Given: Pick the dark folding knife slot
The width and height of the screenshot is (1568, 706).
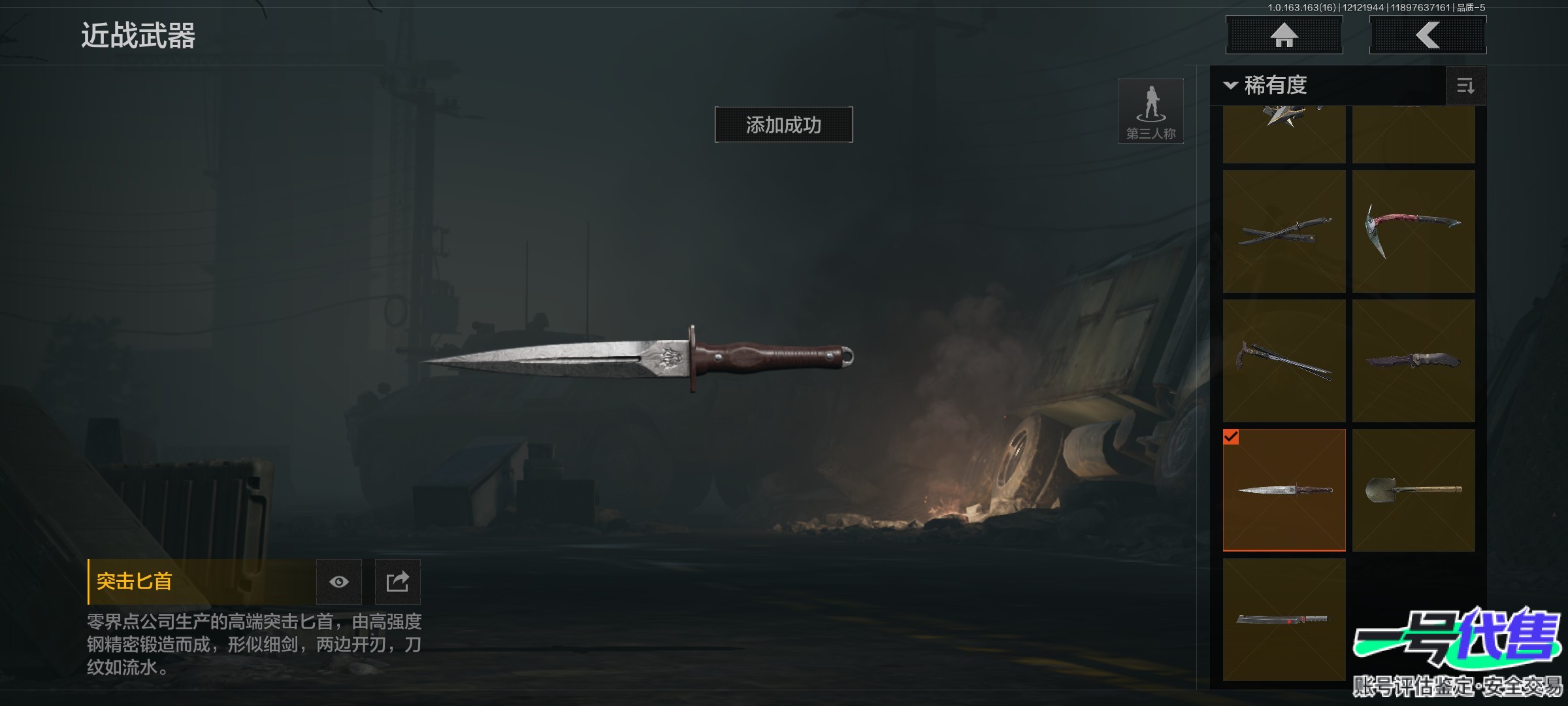Looking at the screenshot, I should 1413,361.
